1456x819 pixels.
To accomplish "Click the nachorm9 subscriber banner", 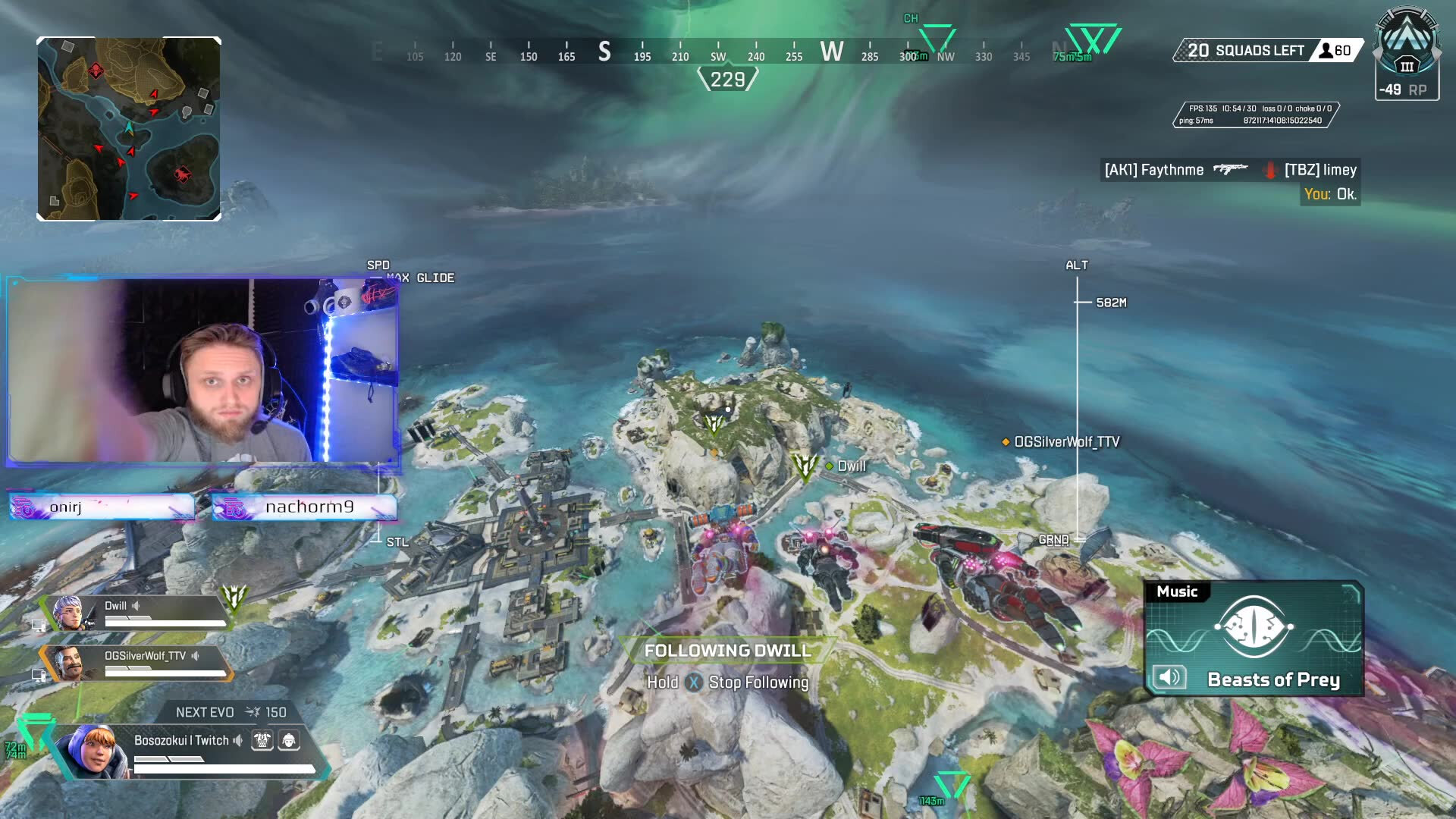I will (304, 507).
